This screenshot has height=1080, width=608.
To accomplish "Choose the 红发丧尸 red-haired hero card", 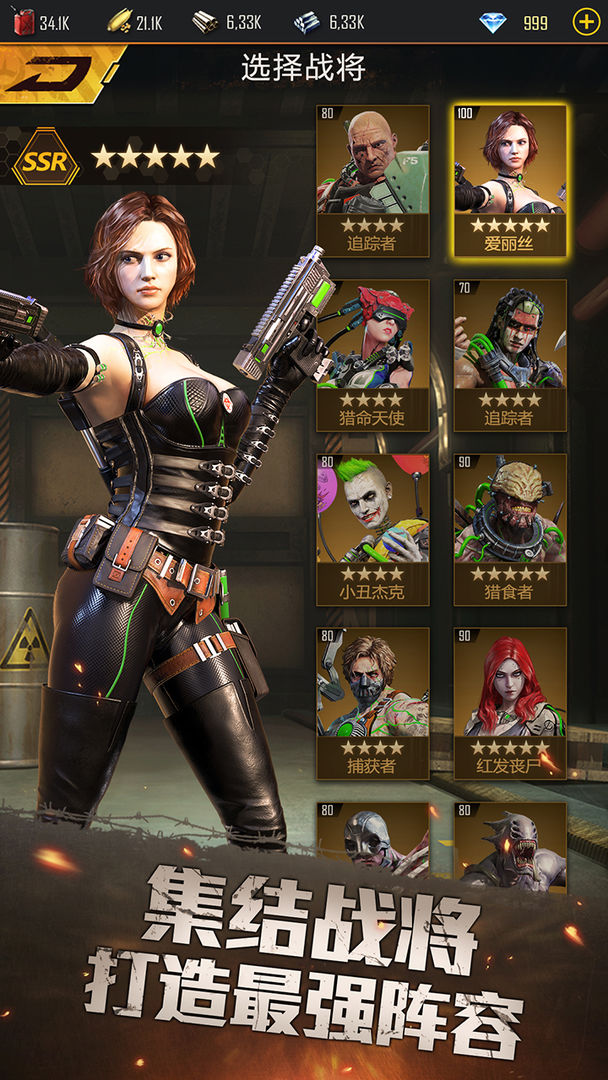I will coord(510,703).
